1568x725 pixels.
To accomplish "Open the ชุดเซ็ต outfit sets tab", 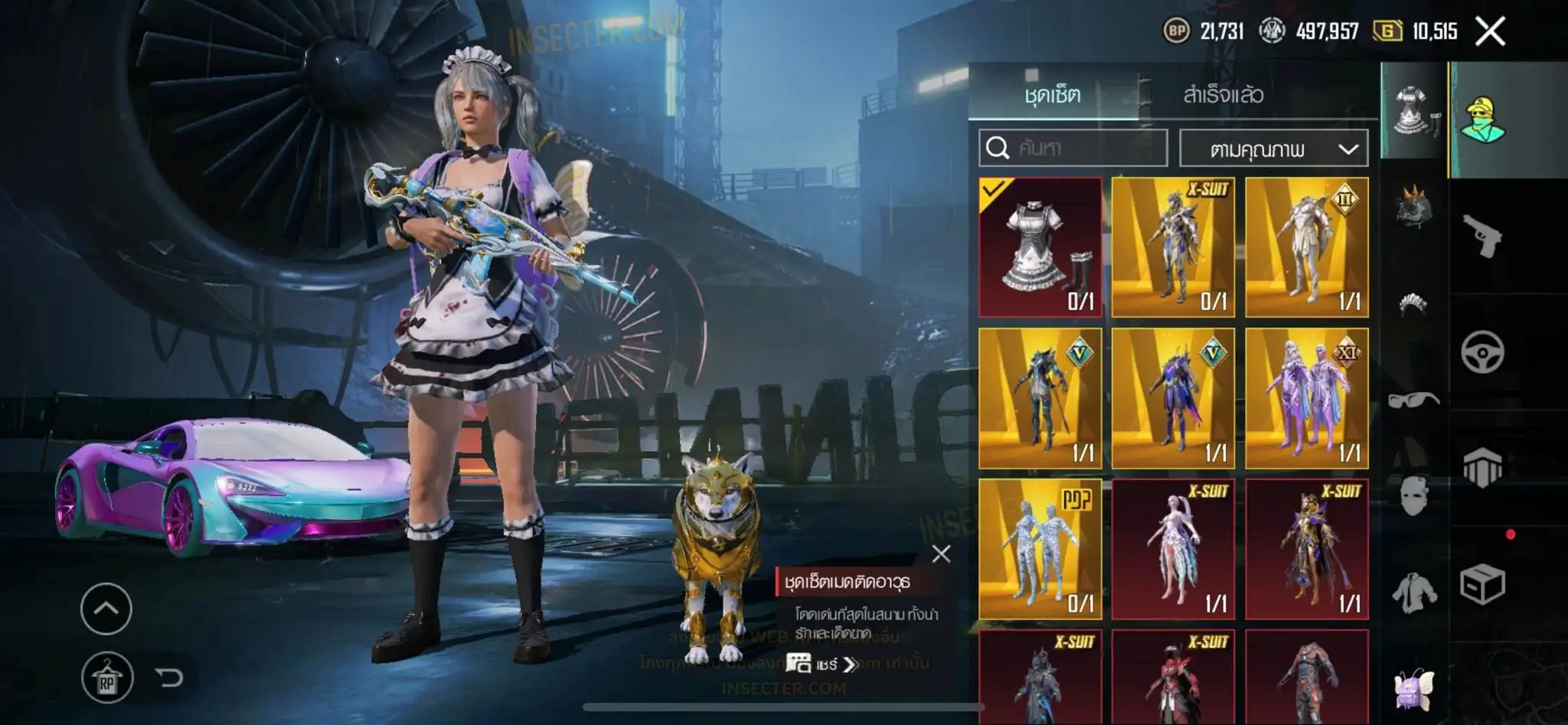I will pyautogui.click(x=1053, y=94).
